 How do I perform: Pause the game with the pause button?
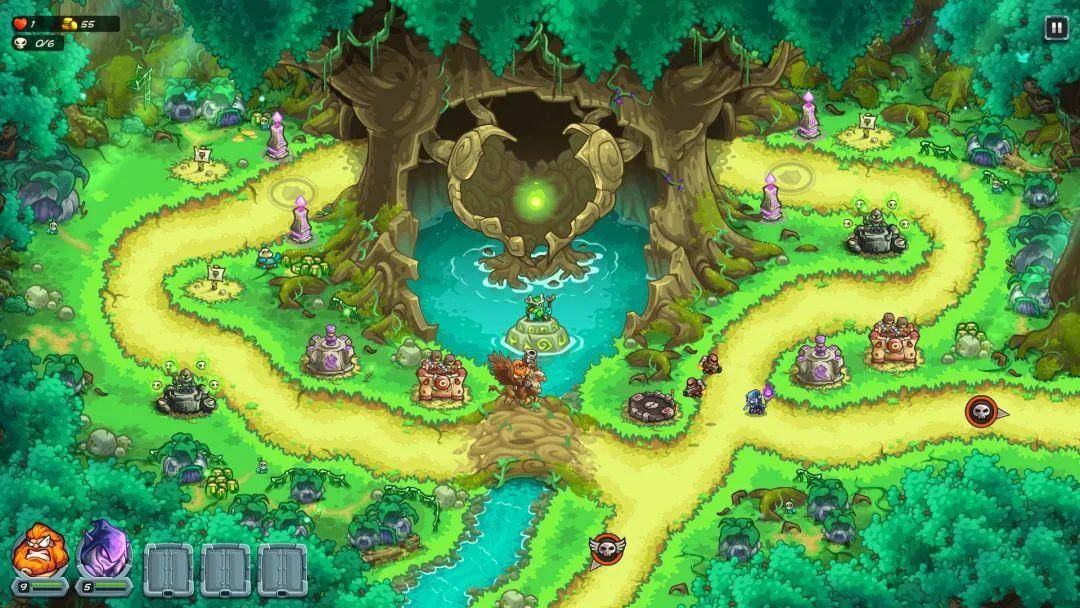click(x=1056, y=28)
